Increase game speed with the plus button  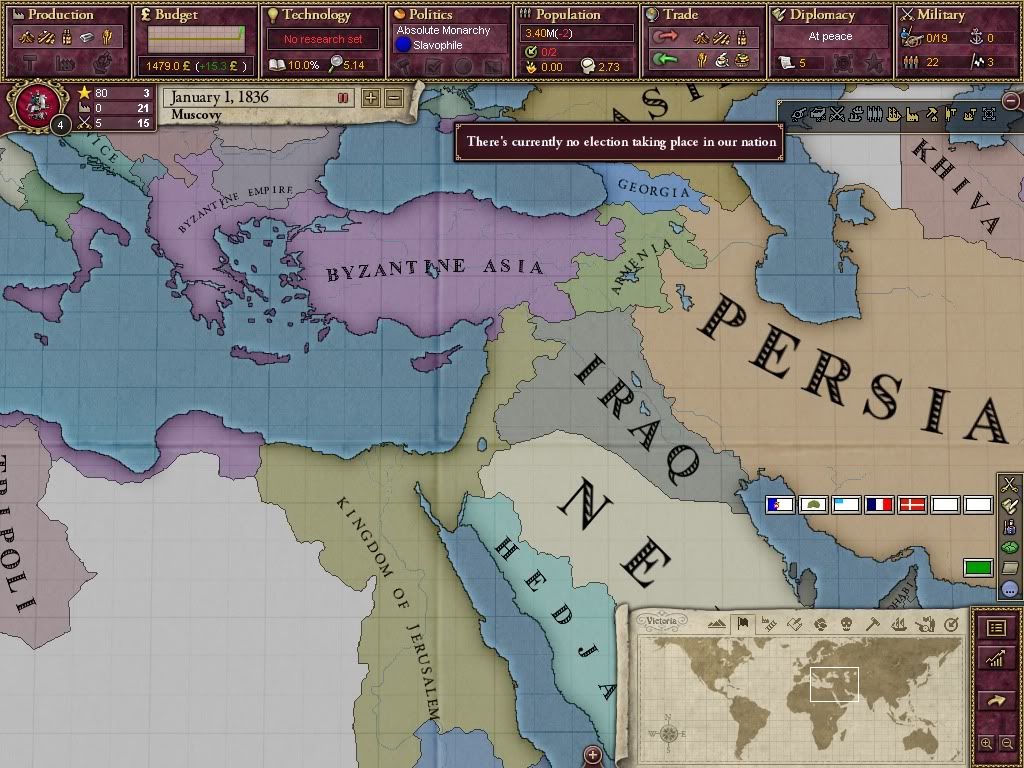[371, 98]
